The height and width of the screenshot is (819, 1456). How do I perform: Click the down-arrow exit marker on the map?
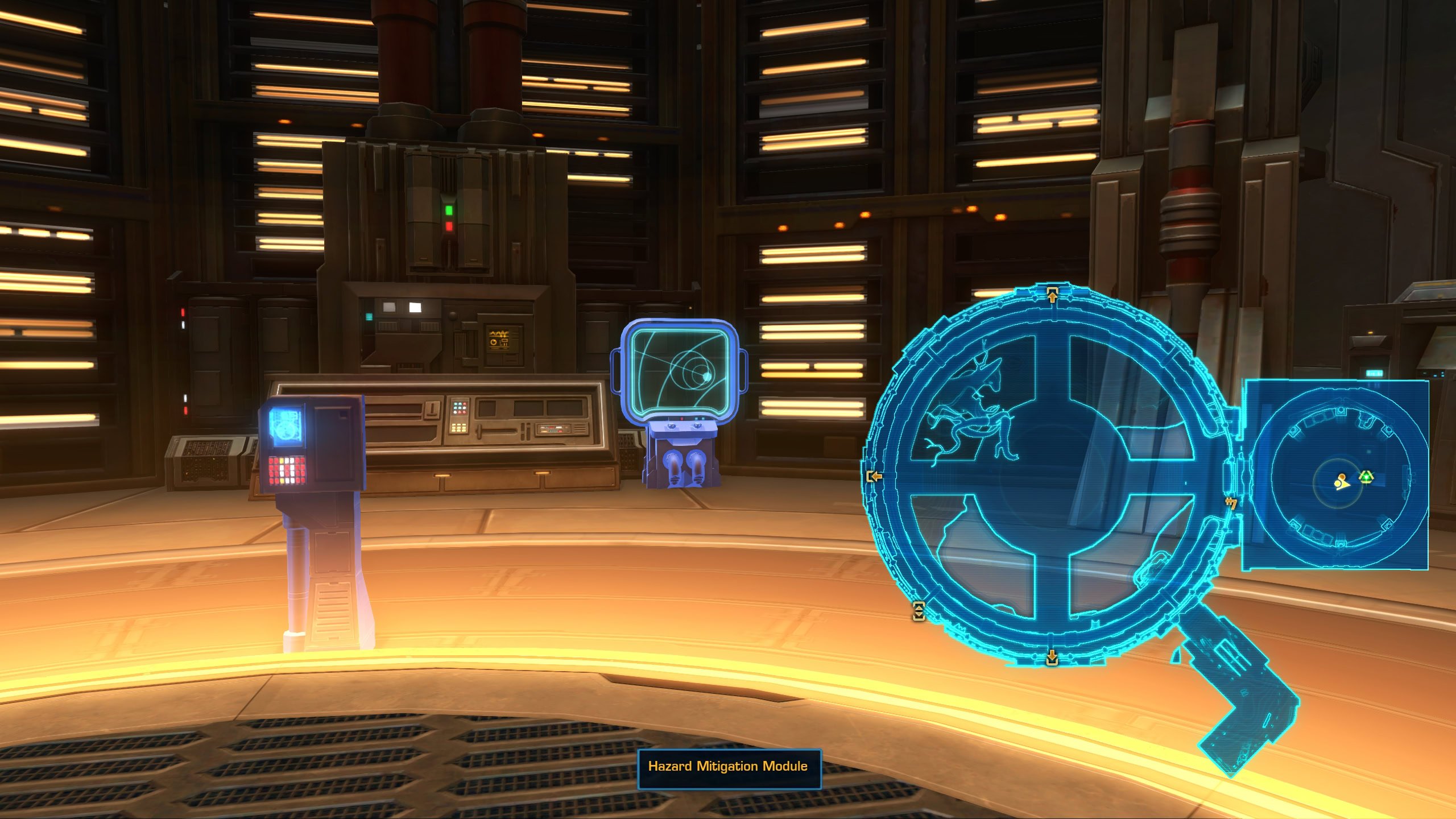1052,657
